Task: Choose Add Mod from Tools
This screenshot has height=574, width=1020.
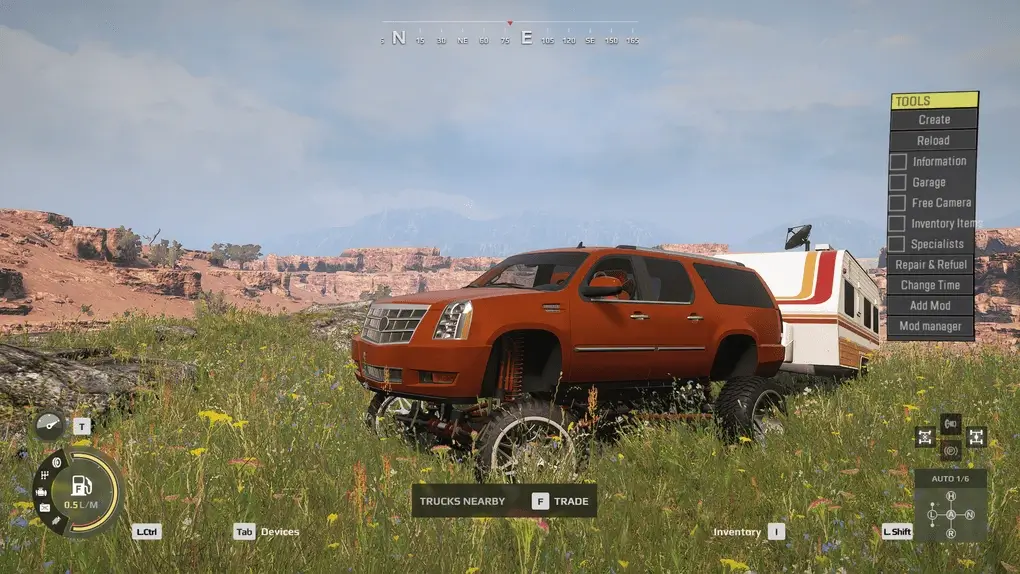Action: pos(931,306)
